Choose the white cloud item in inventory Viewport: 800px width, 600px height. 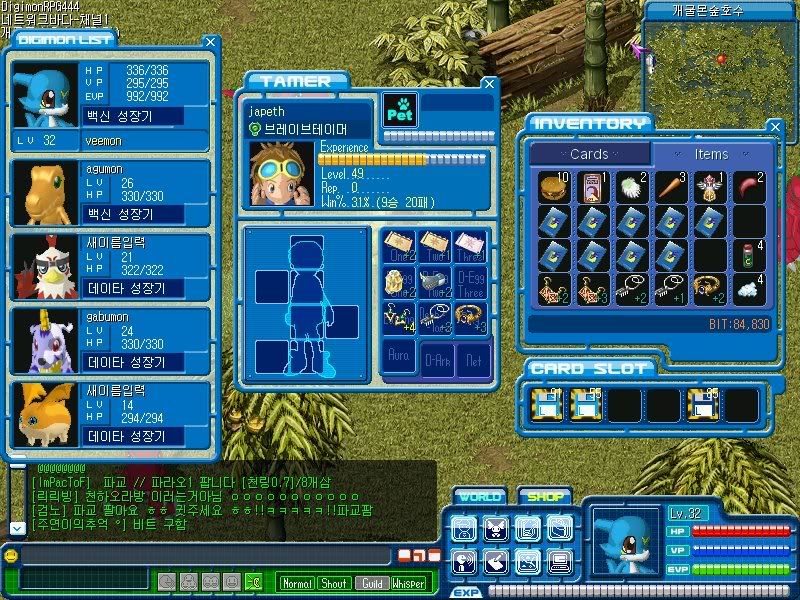pos(749,288)
